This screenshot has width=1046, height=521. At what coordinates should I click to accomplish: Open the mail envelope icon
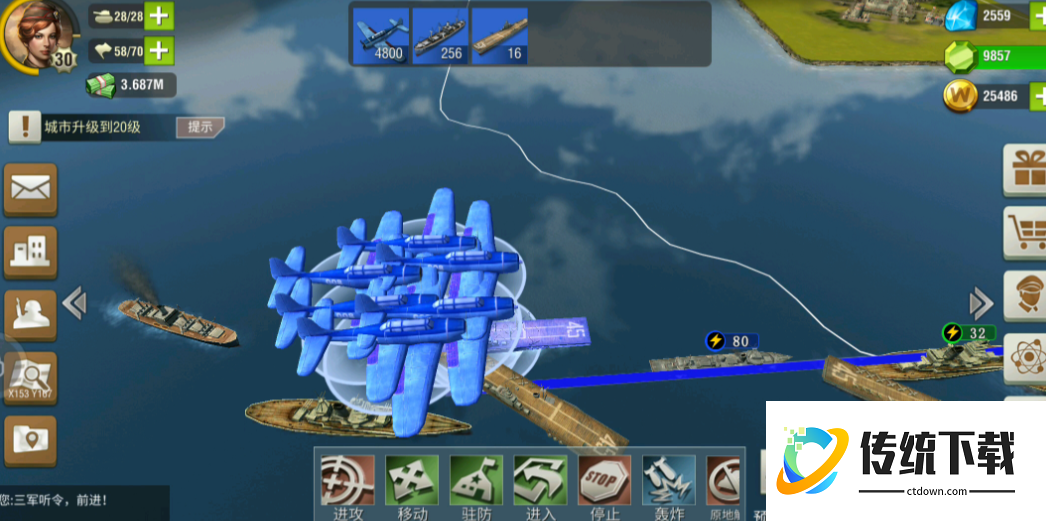point(31,188)
